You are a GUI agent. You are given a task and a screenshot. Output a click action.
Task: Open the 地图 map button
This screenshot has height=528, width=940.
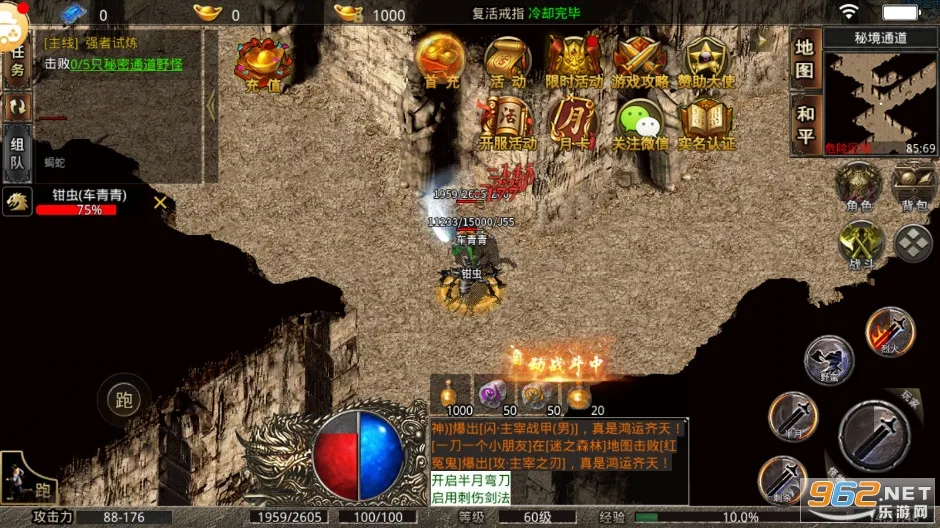pos(805,58)
